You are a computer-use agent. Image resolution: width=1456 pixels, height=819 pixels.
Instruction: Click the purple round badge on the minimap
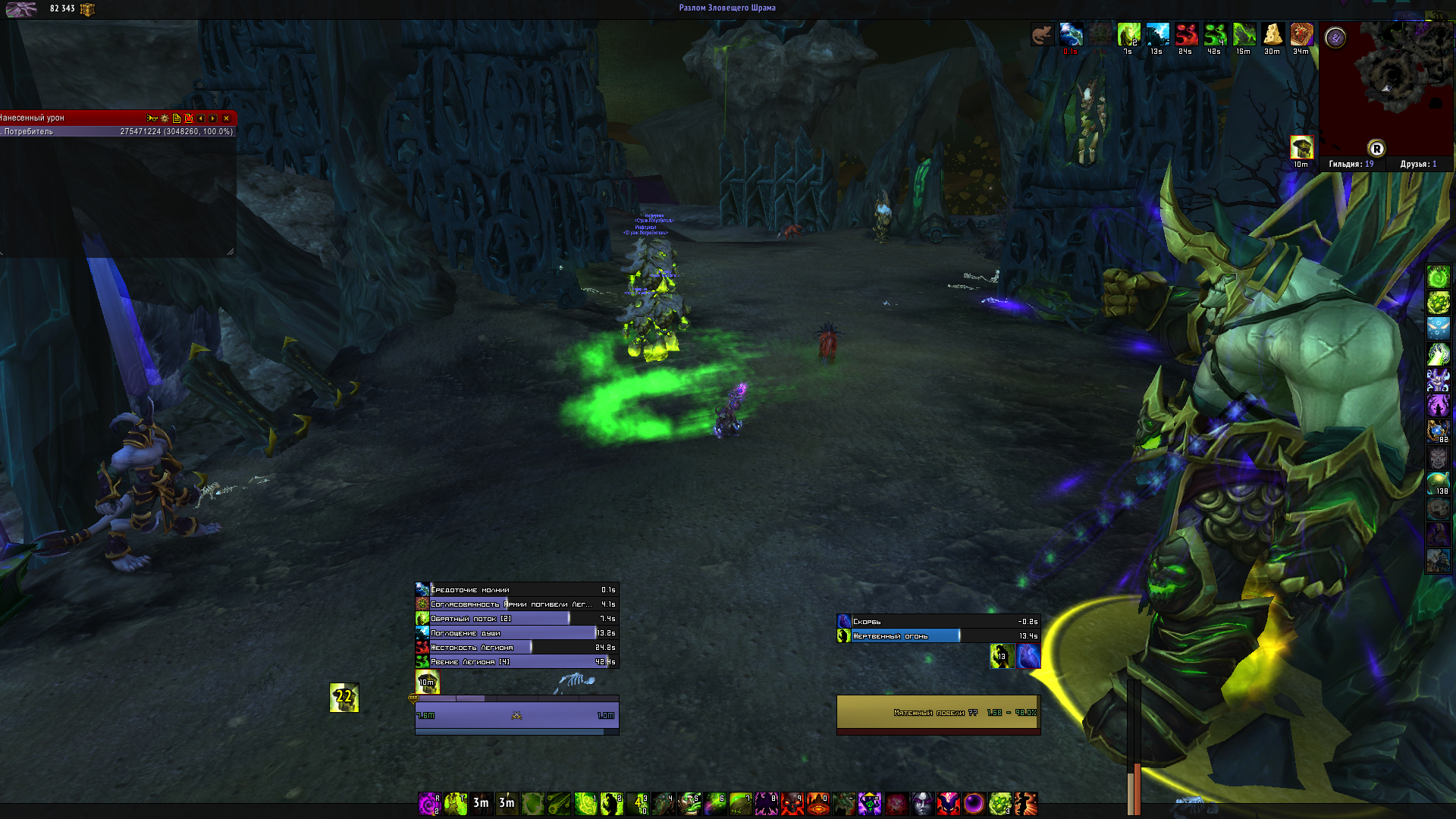tap(1335, 37)
